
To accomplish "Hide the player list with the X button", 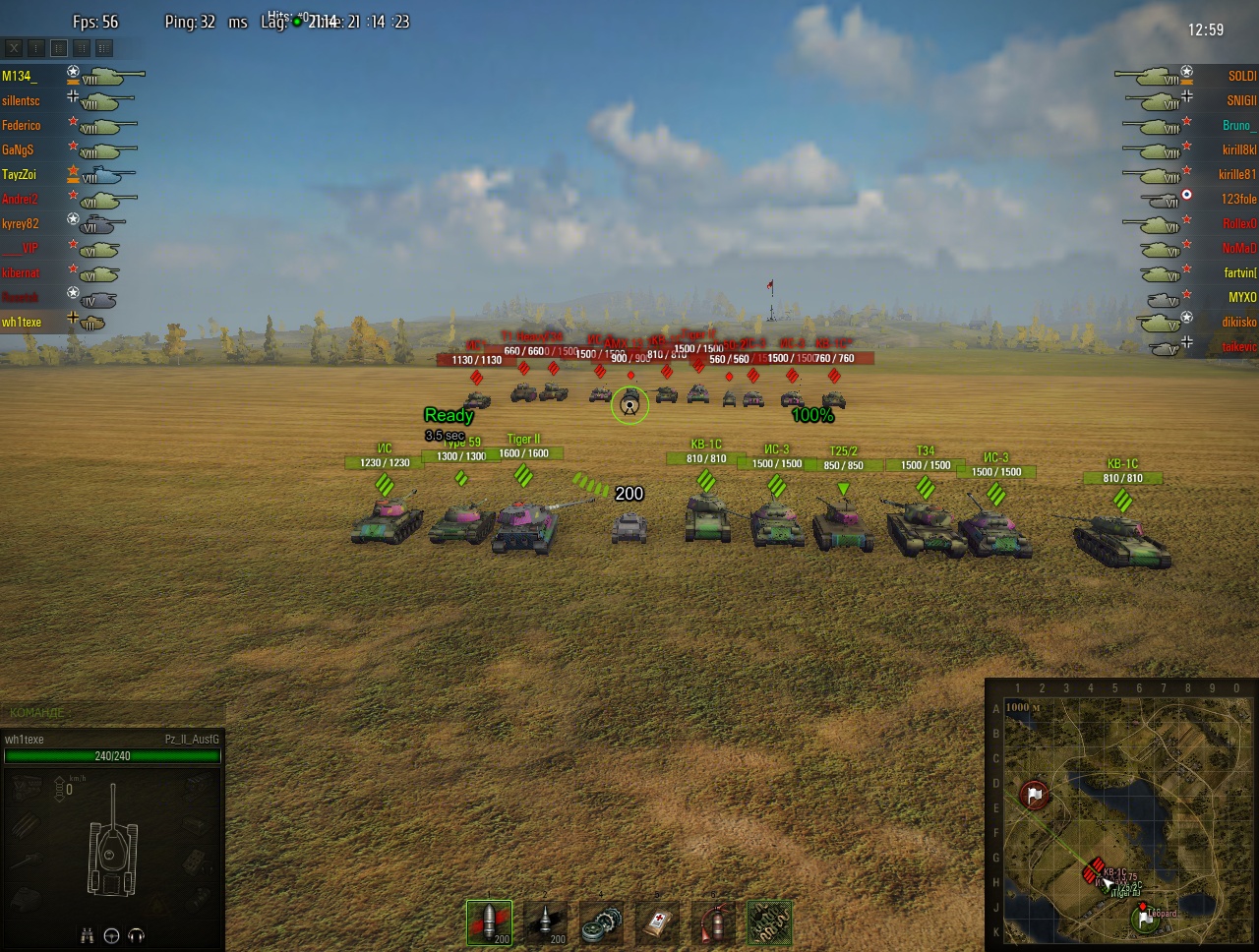I will click(x=14, y=47).
